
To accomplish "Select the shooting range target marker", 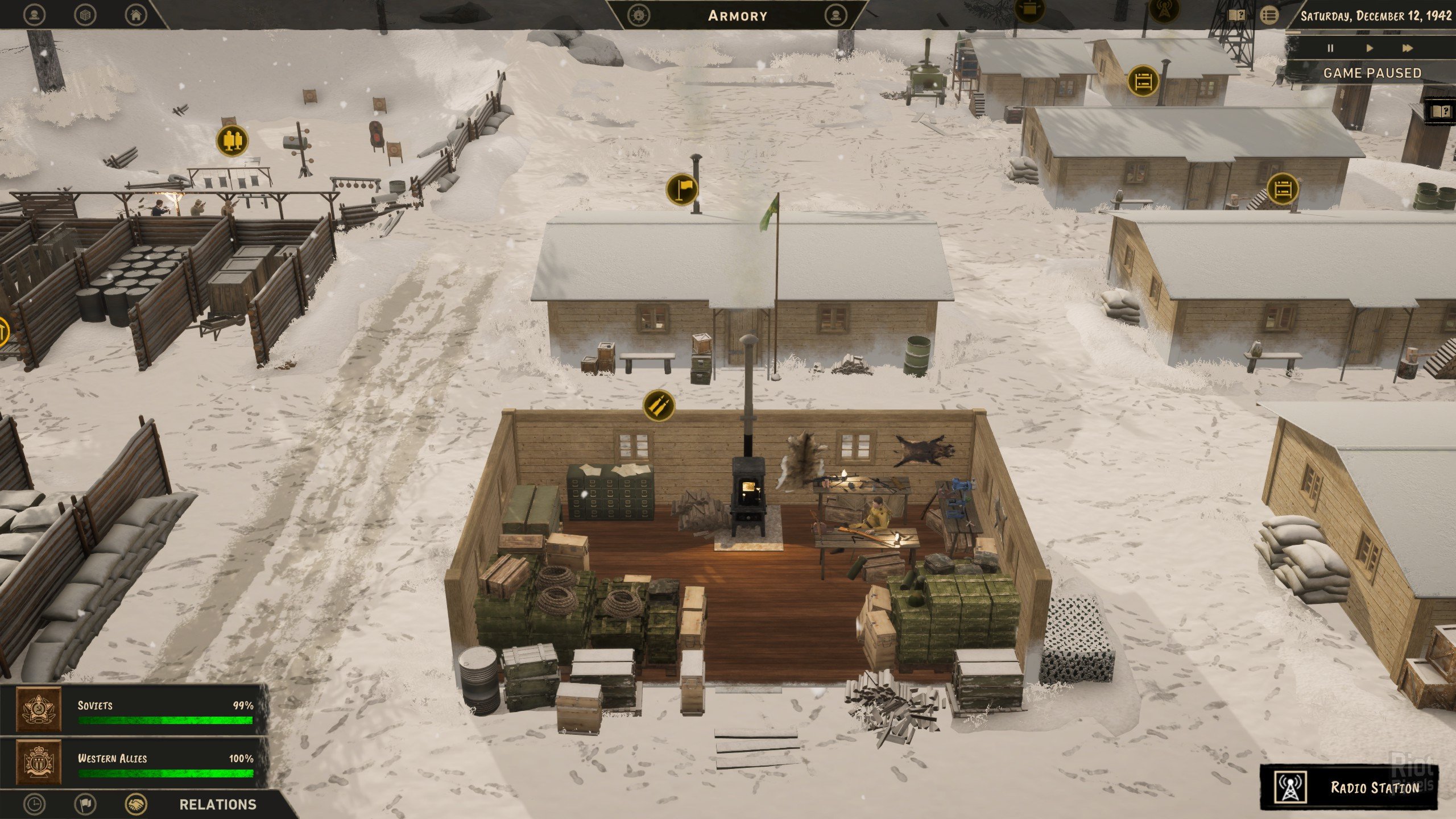I will click(x=231, y=140).
